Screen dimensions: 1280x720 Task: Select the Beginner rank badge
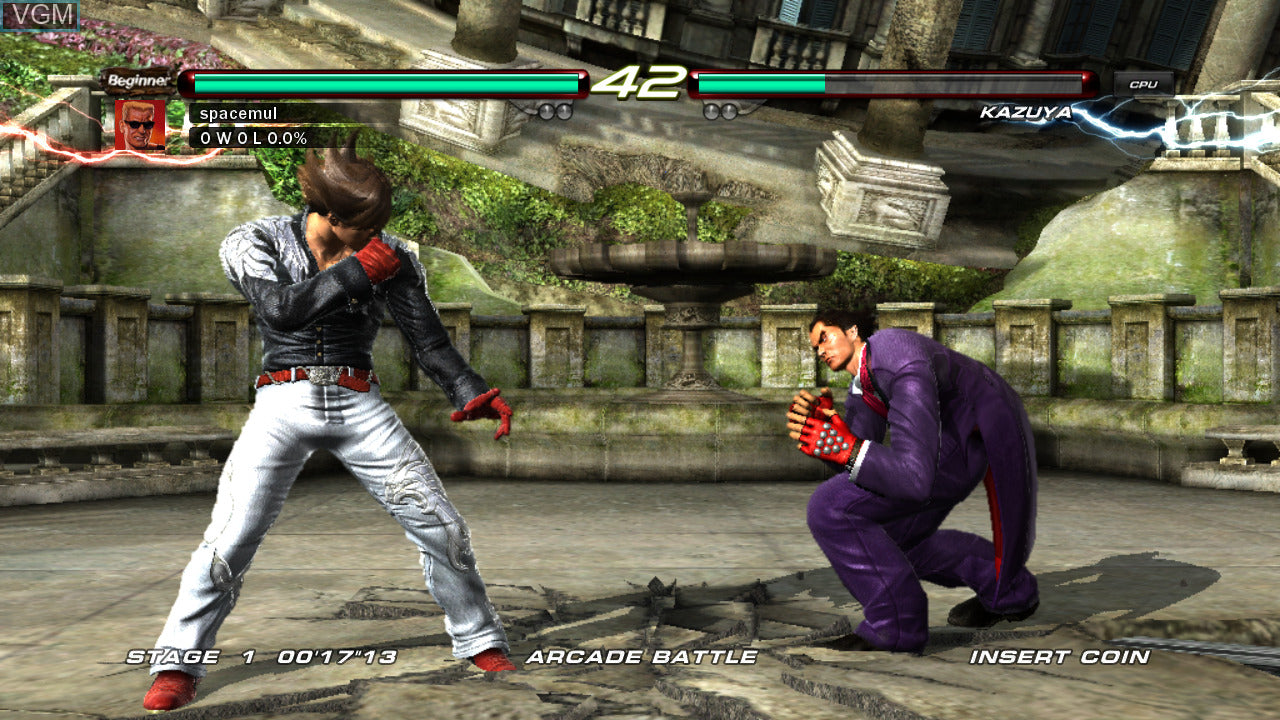(138, 81)
